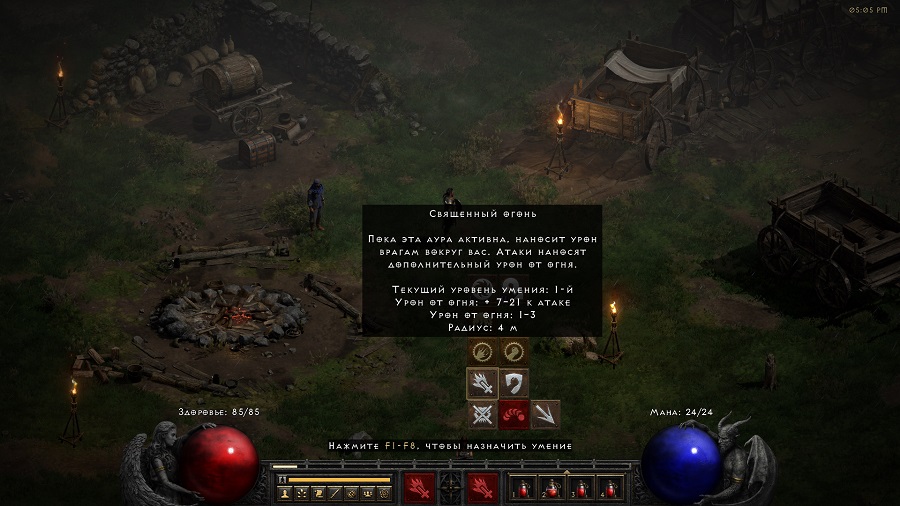Open the left mouse skill slot
Image resolution: width=900 pixels, height=506 pixels.
point(418,488)
